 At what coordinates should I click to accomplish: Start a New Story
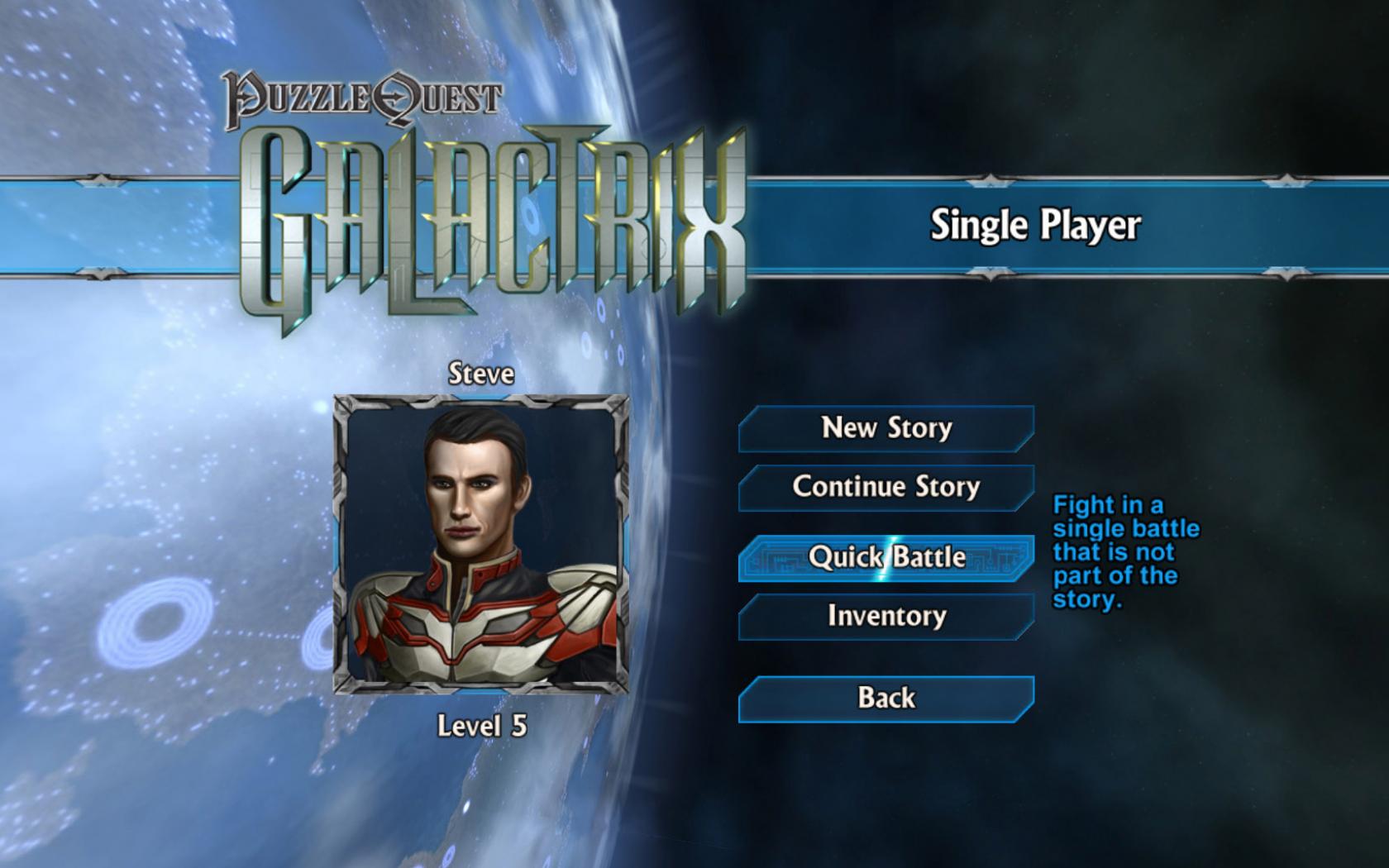(x=885, y=428)
